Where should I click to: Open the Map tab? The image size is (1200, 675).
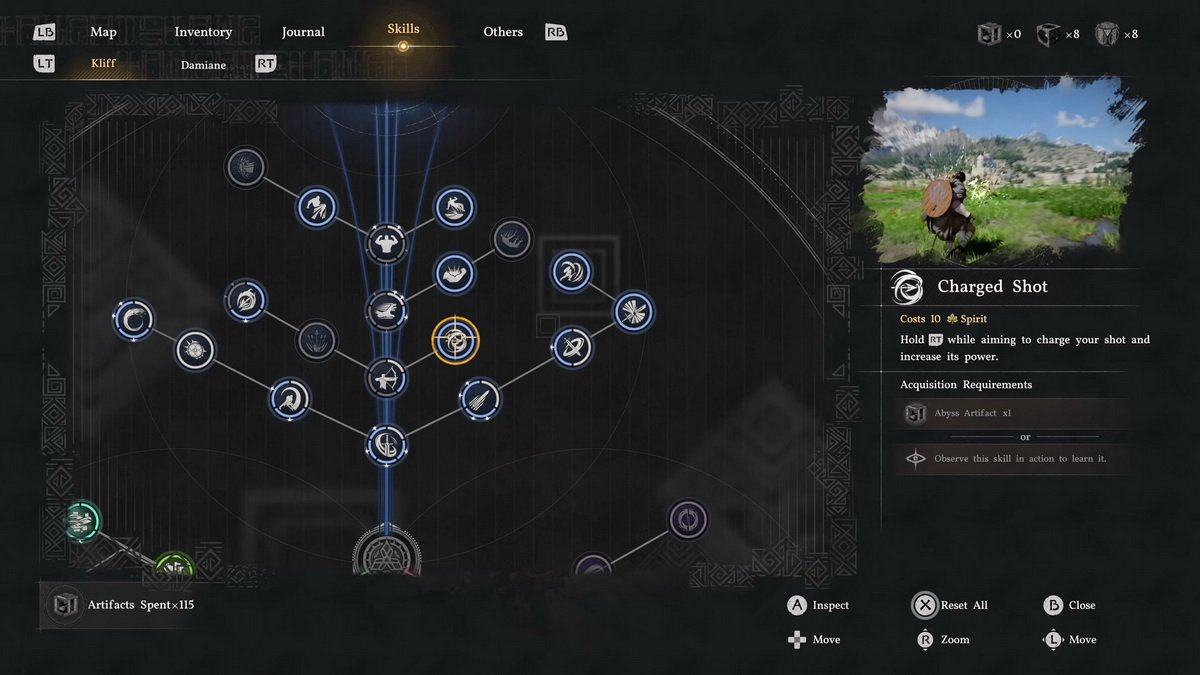103,32
